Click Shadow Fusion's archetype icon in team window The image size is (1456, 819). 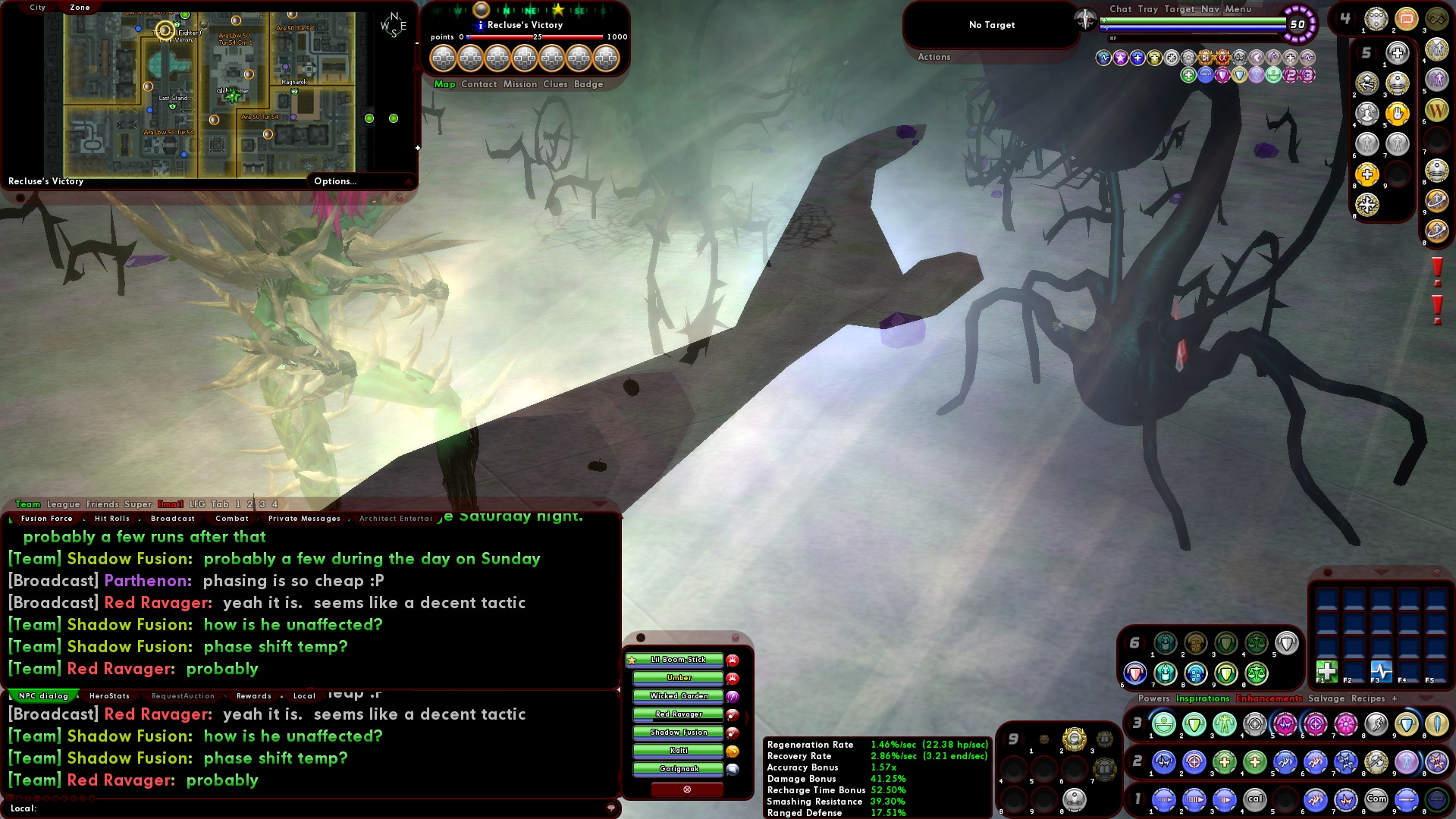[733, 733]
